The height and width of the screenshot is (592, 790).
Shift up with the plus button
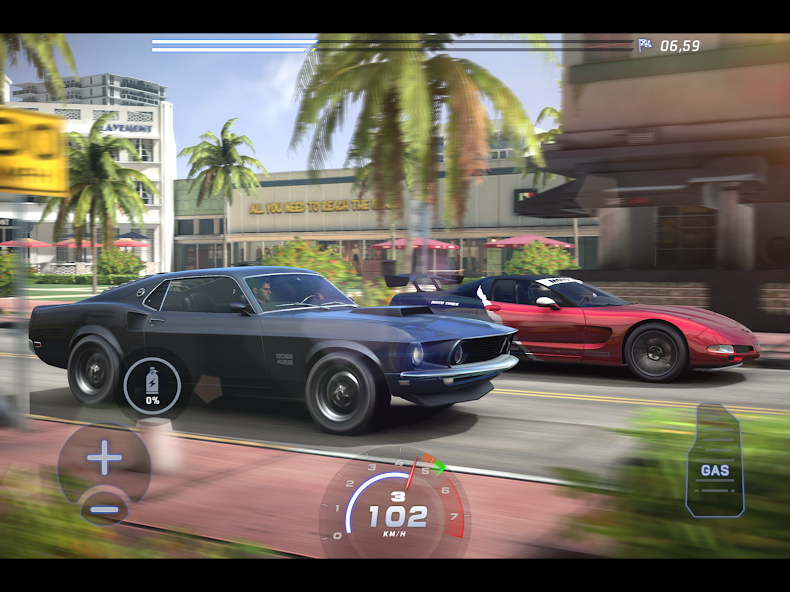point(104,459)
